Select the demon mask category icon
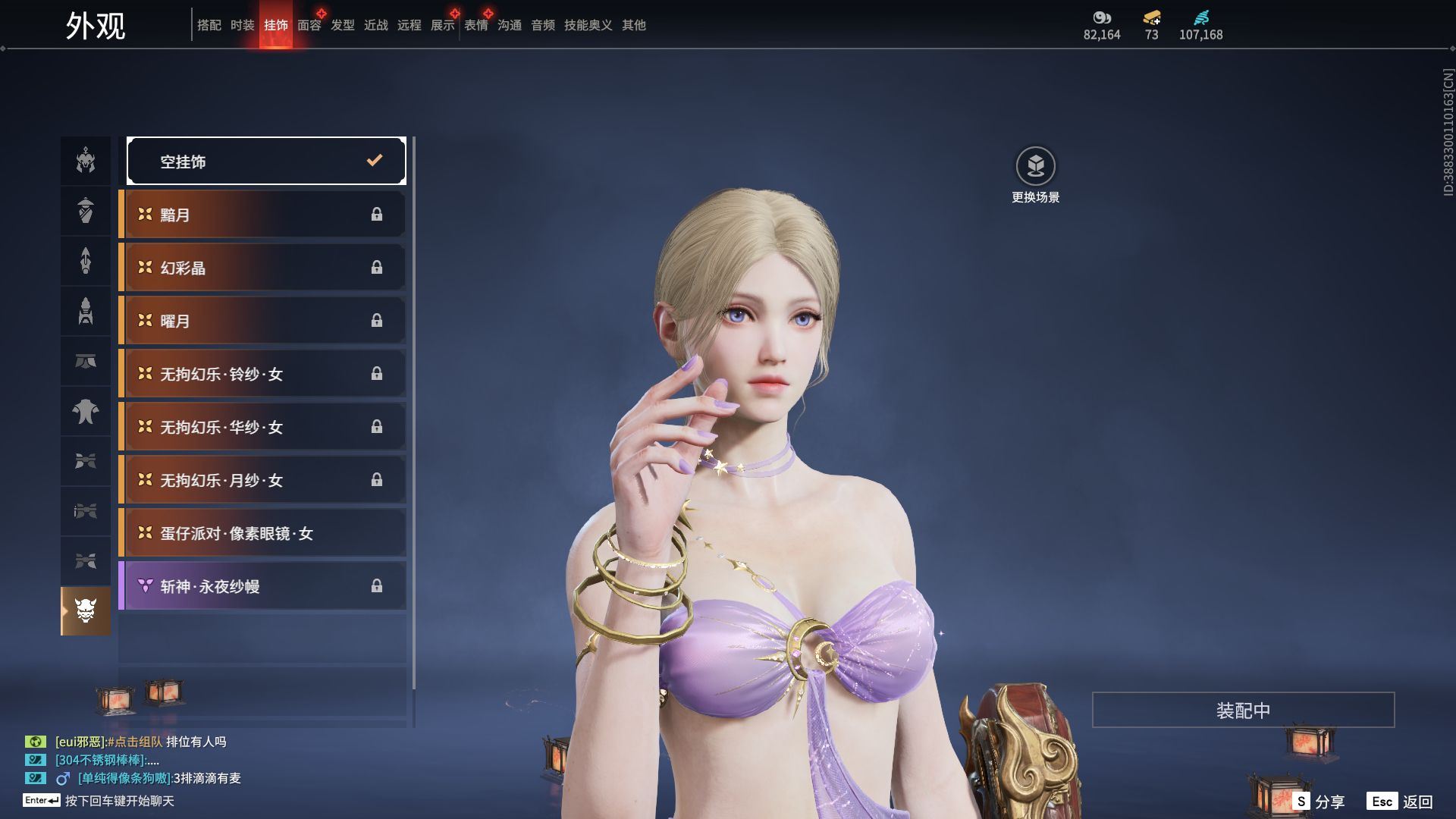This screenshot has height=819, width=1456. pyautogui.click(x=86, y=610)
